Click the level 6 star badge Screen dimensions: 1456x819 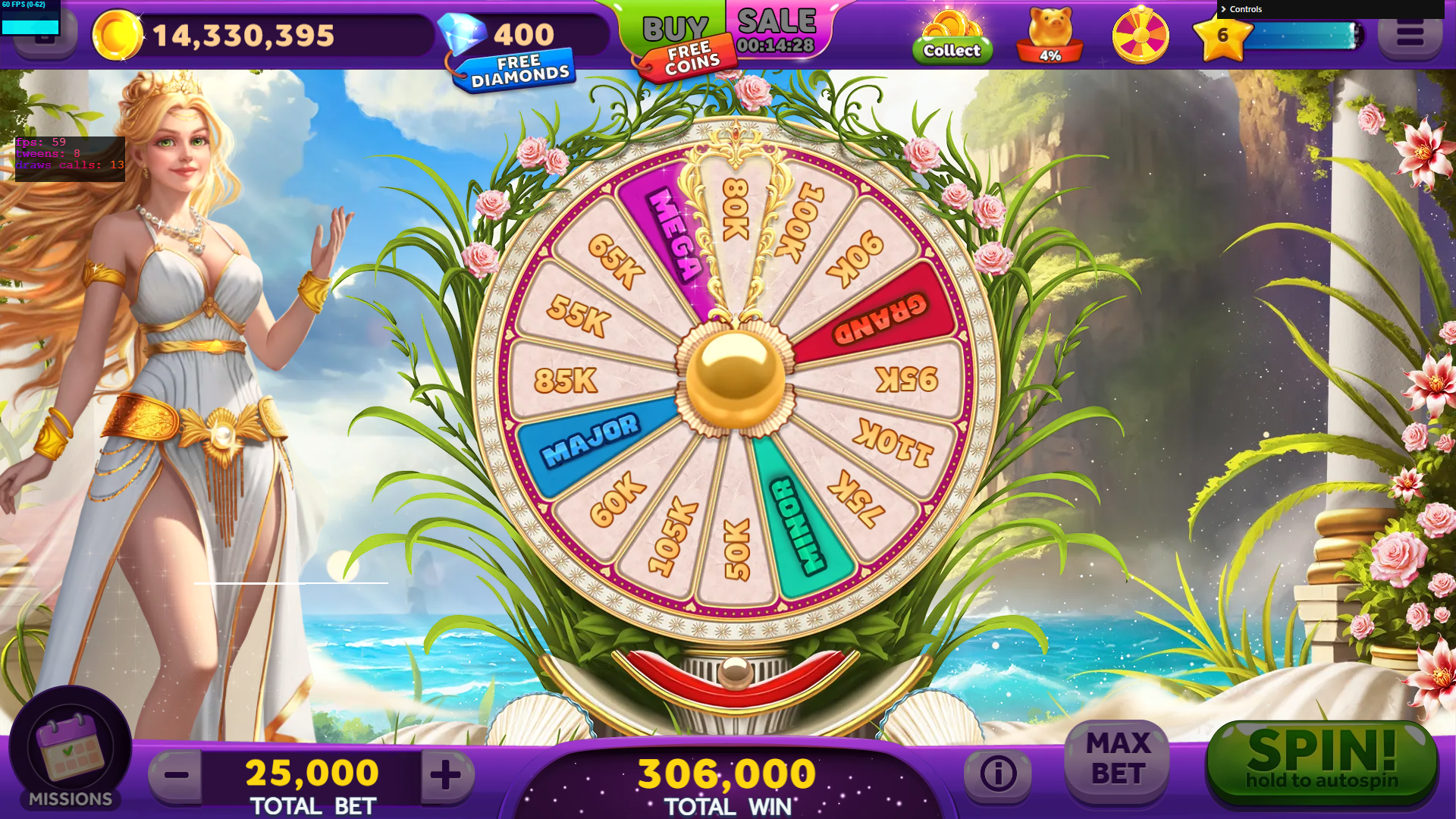pyautogui.click(x=1222, y=36)
